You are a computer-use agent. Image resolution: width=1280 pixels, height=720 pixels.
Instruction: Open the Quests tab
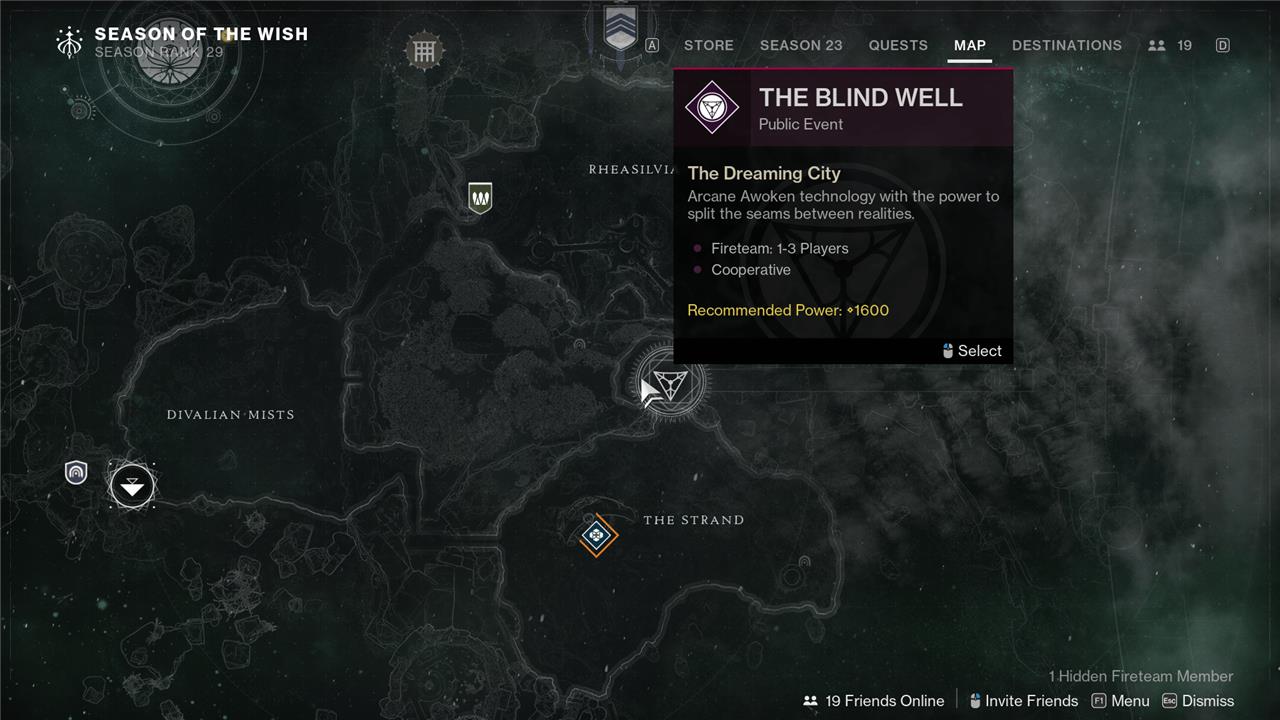(898, 45)
